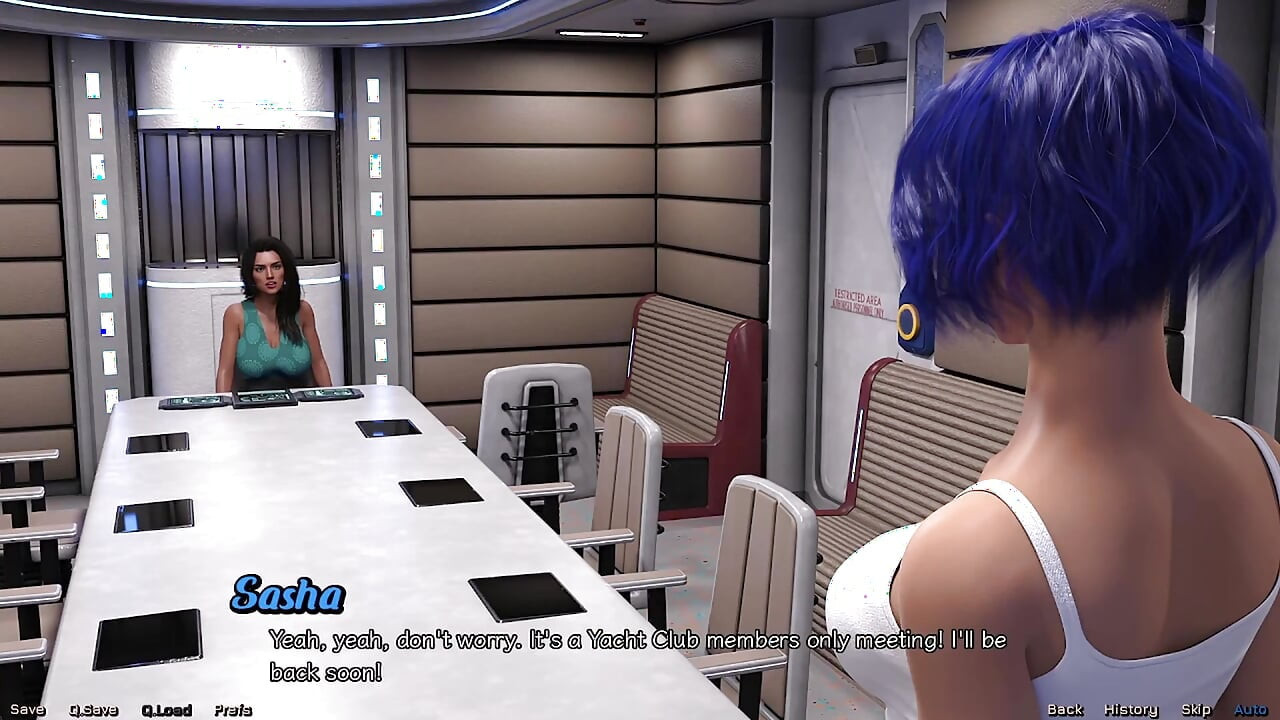Image resolution: width=1280 pixels, height=720 pixels.
Task: Open the Q.Save quick save
Action: [x=93, y=710]
